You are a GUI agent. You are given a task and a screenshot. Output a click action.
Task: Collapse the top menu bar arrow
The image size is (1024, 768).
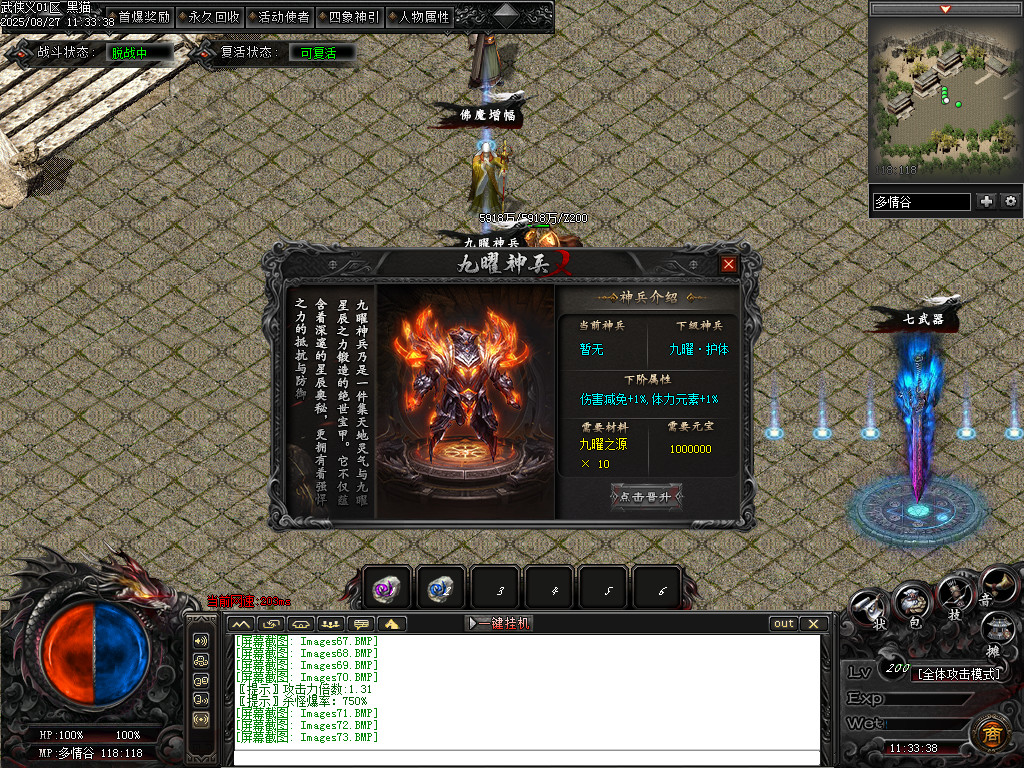click(507, 14)
